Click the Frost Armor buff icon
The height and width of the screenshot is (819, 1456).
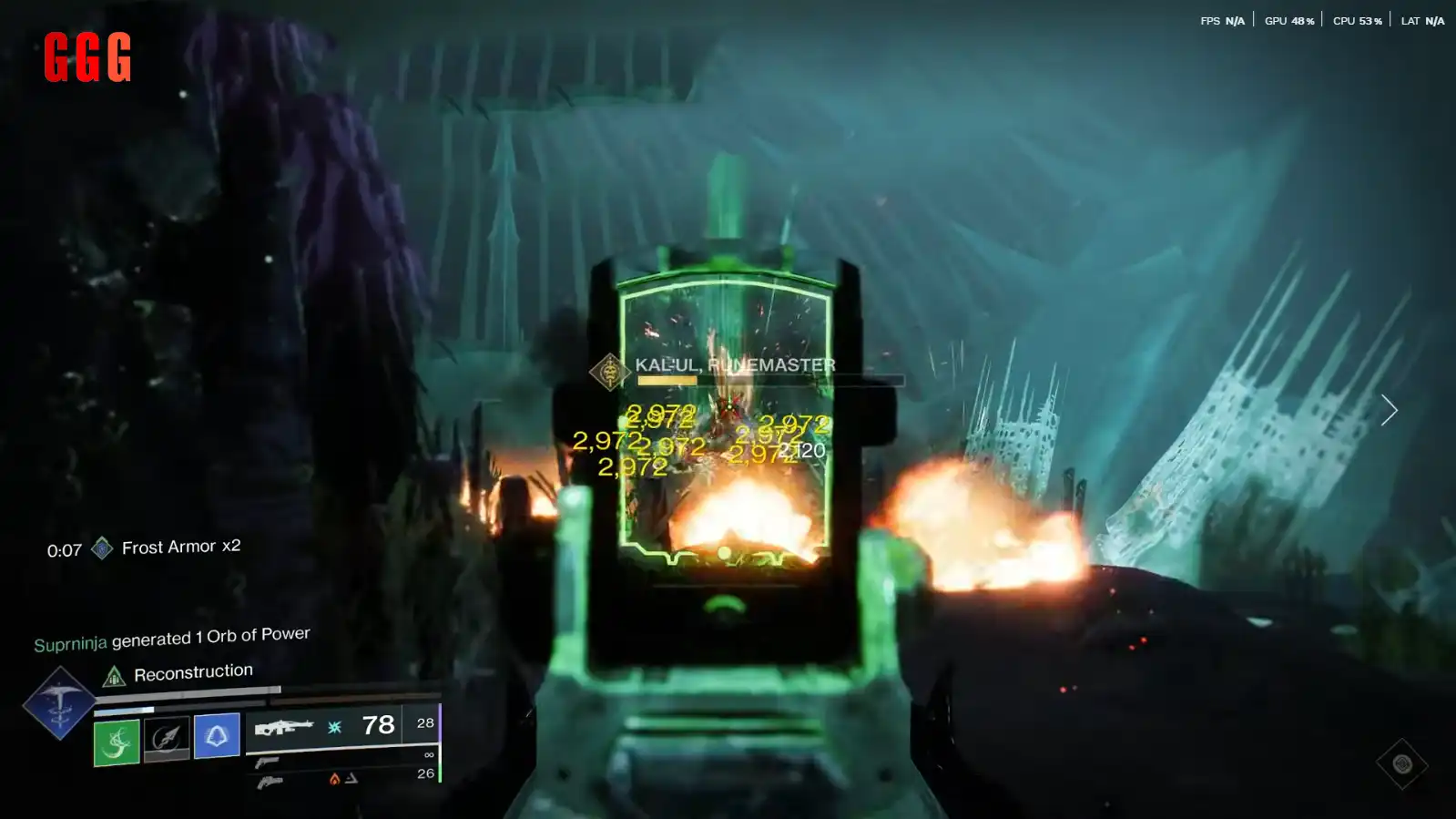click(x=102, y=548)
